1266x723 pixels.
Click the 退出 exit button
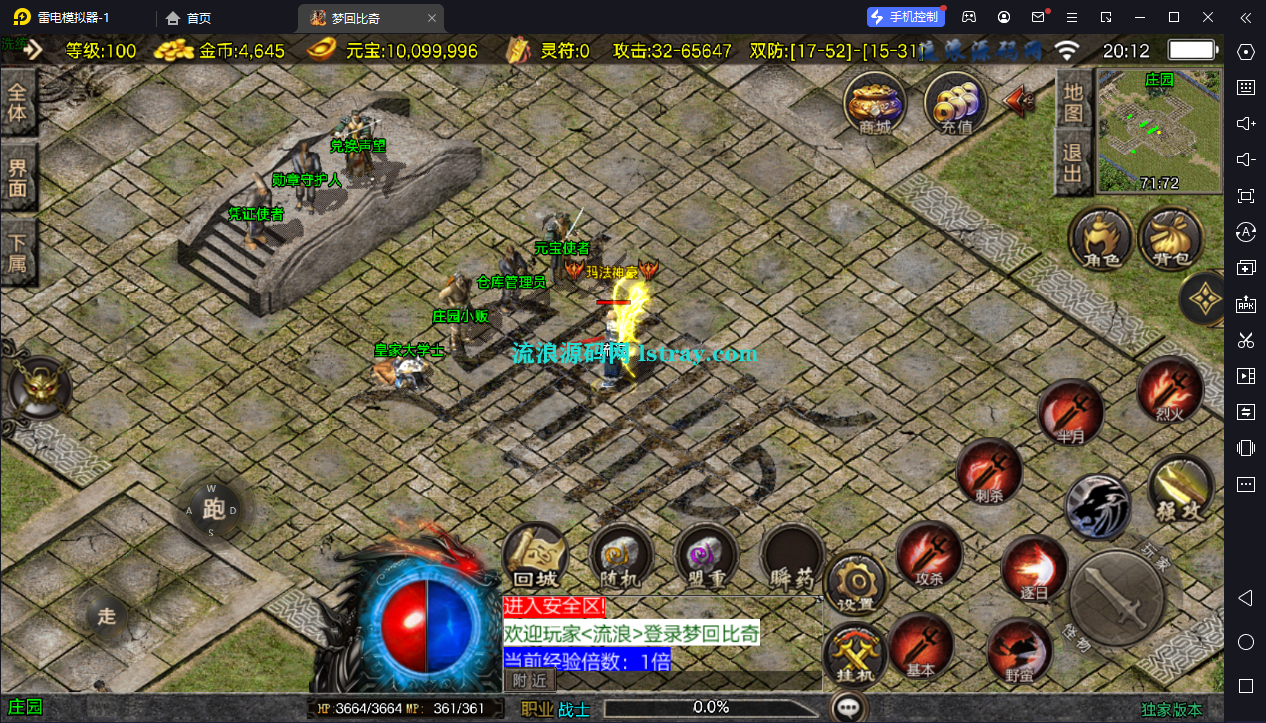(x=1072, y=165)
